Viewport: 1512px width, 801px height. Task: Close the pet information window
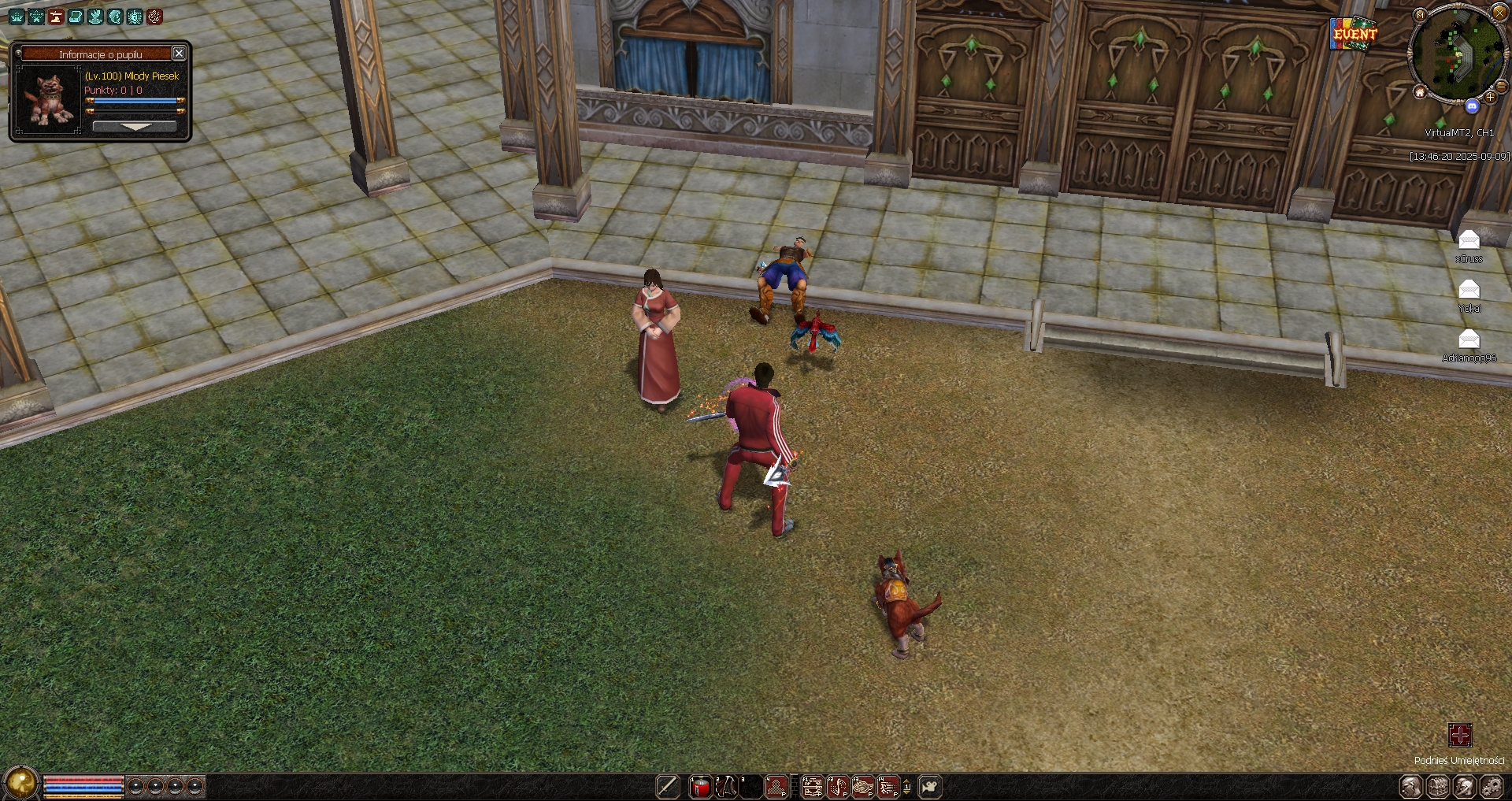[179, 54]
